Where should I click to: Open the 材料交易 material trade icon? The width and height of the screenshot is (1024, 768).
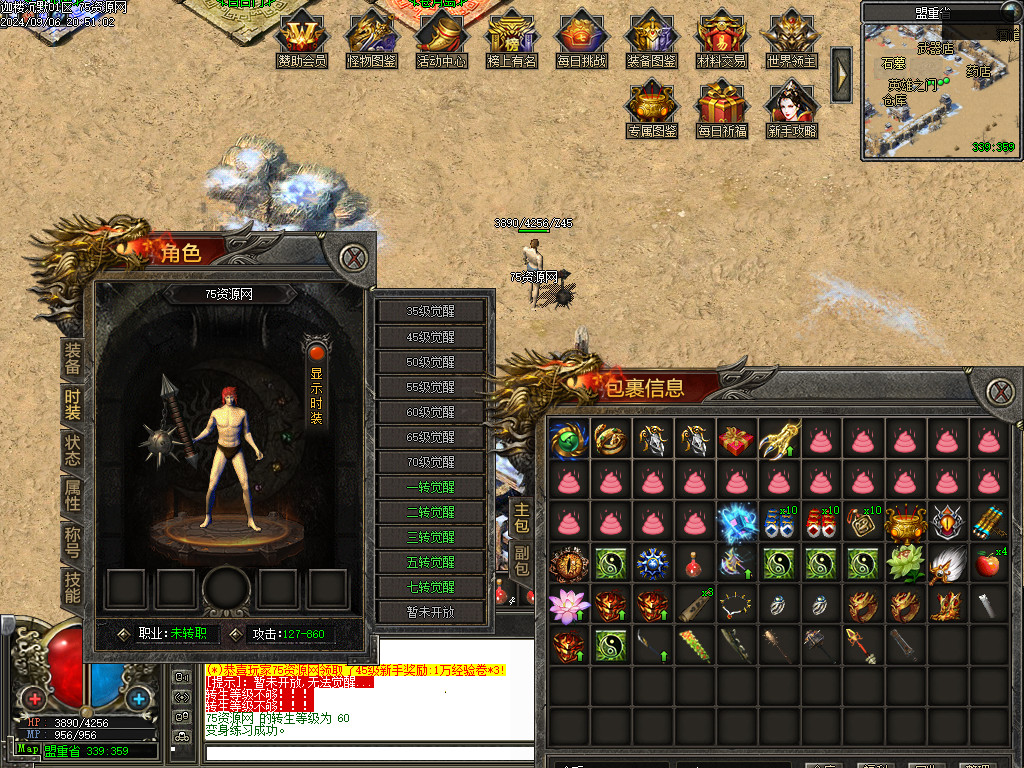[x=721, y=38]
